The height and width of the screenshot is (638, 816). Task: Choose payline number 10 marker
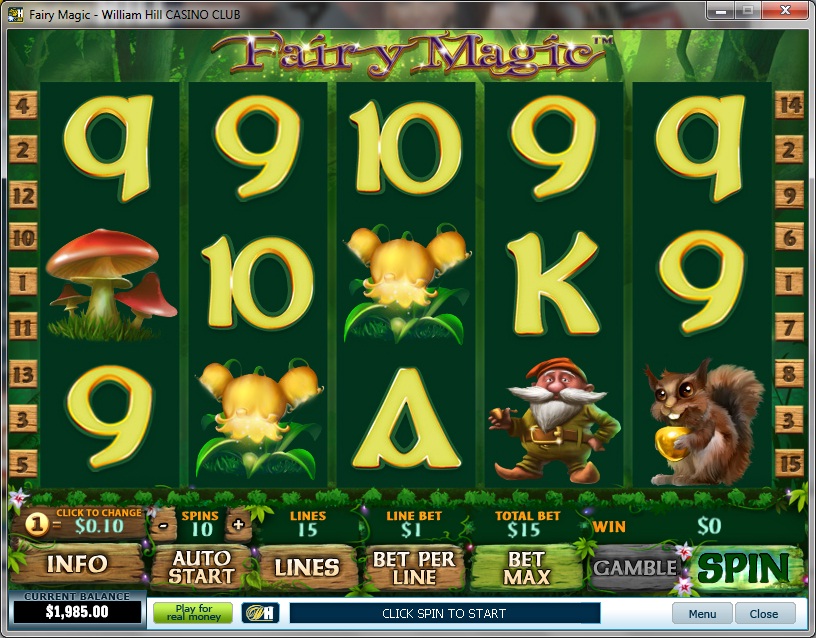click(22, 238)
